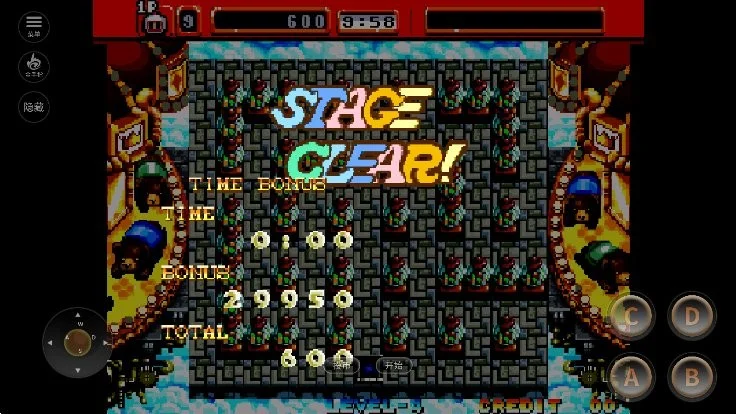Tap the flame icon button
This screenshot has width=736, height=414.
point(34,66)
